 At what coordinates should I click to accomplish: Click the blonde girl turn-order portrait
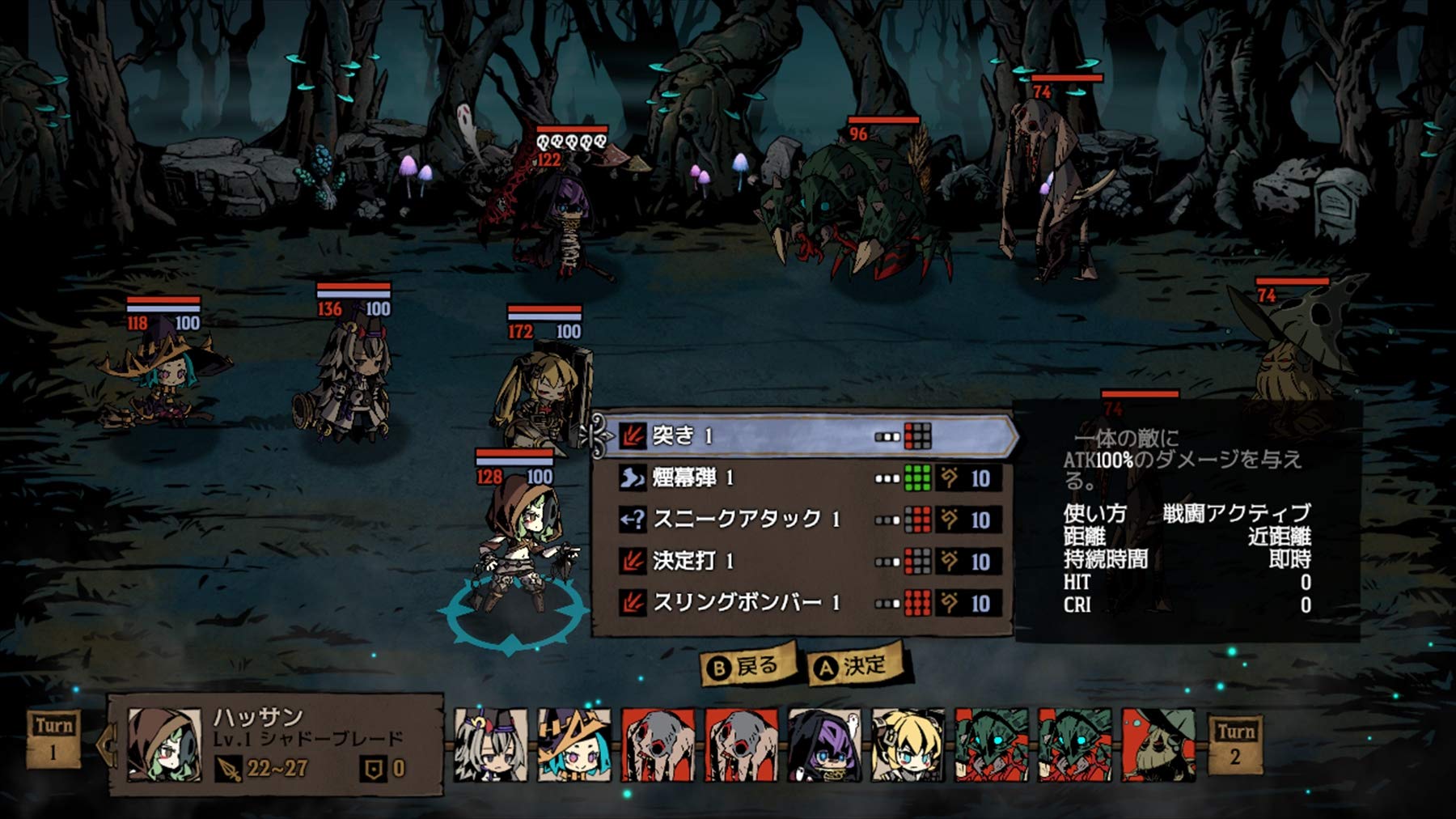pos(908,745)
